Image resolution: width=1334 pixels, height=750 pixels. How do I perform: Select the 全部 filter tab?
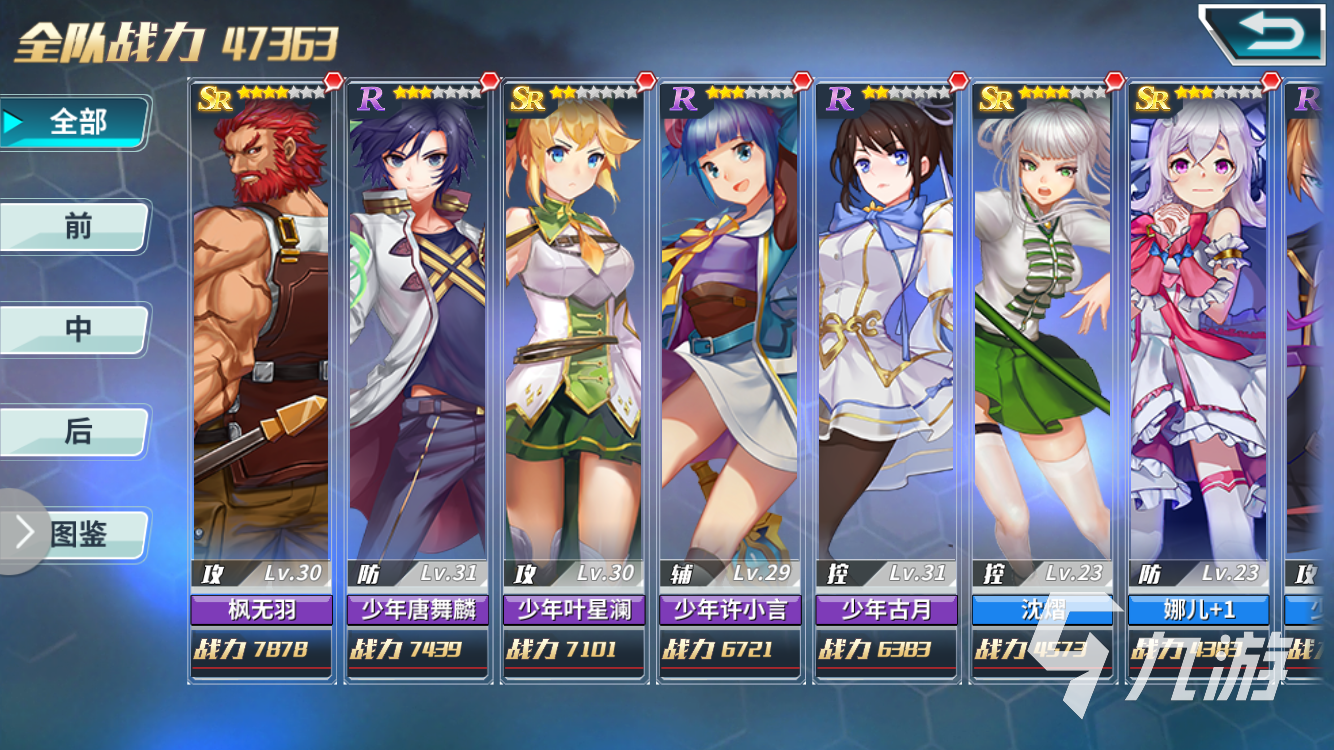[78, 123]
